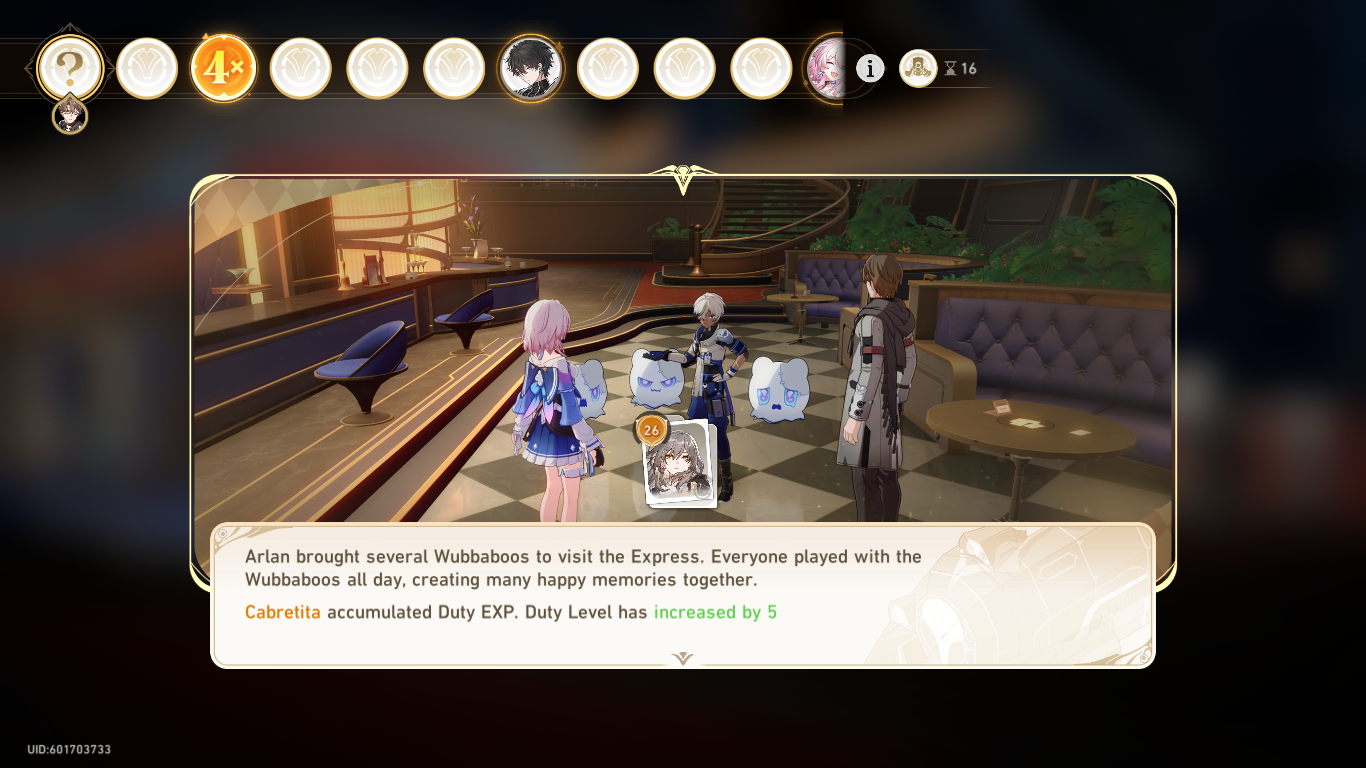Click the orange 4x multiplier node
This screenshot has width=1366, height=768.
tap(223, 68)
